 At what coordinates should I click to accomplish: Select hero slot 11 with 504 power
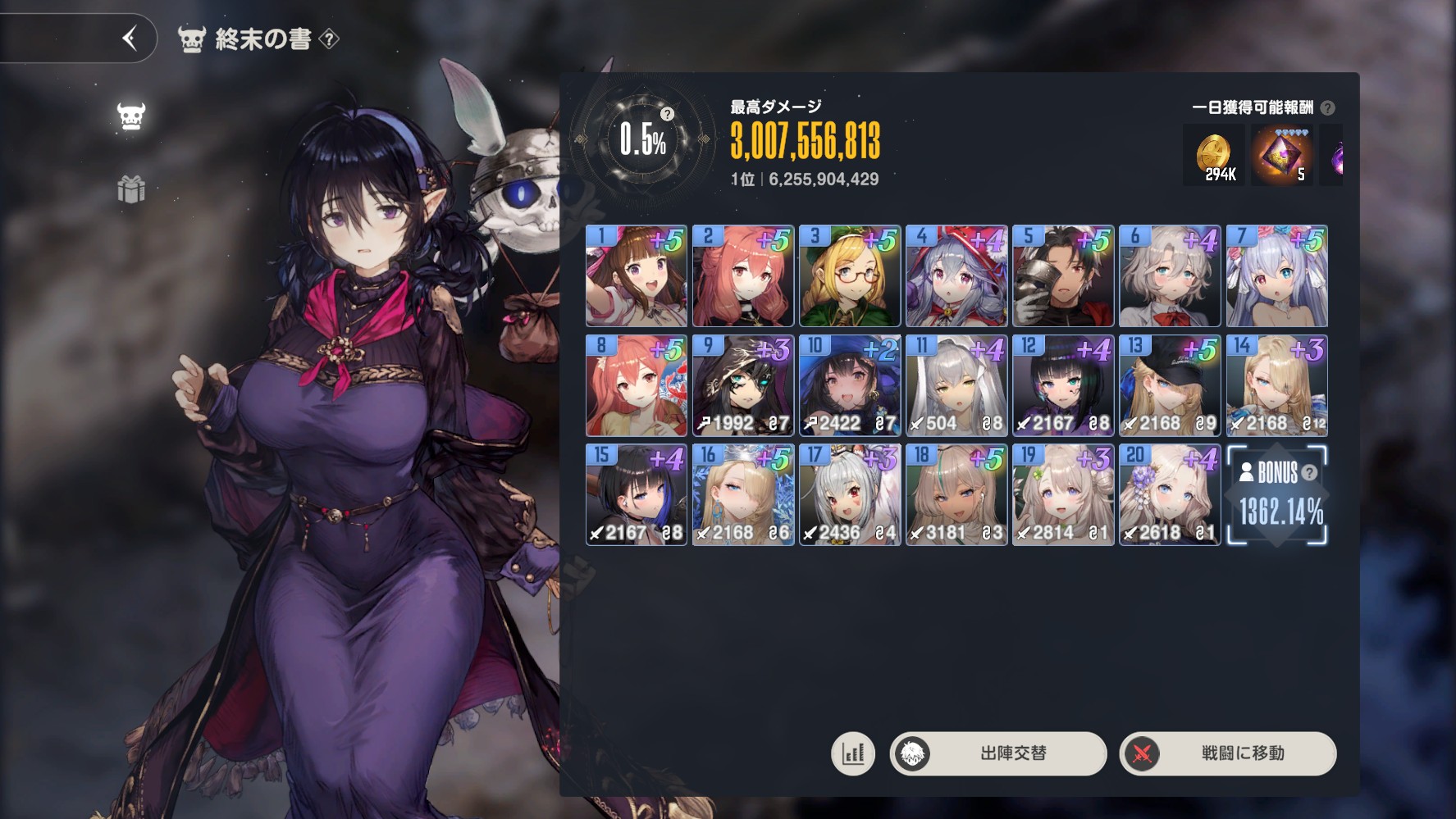956,385
